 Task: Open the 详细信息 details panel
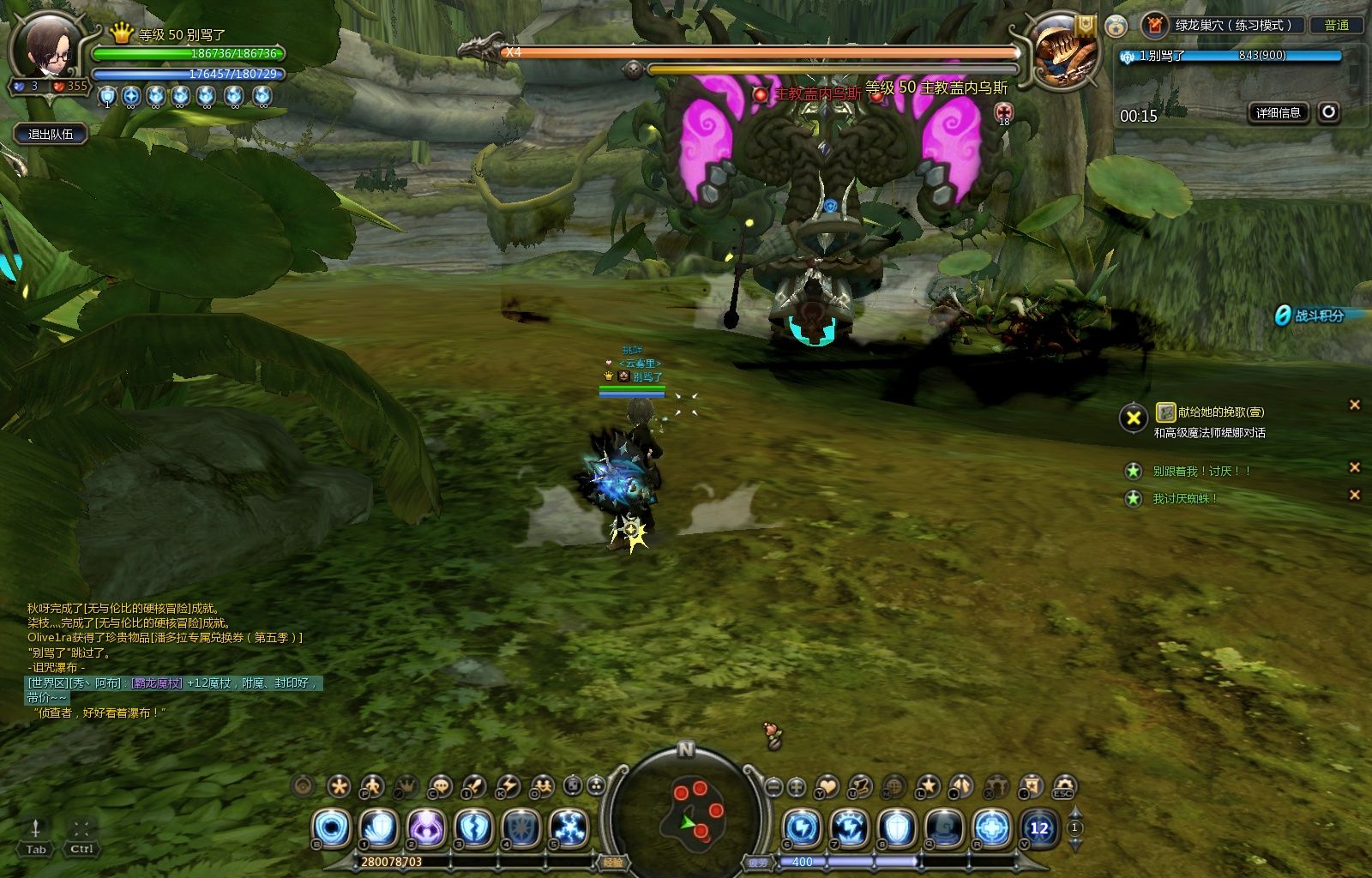click(x=1278, y=112)
